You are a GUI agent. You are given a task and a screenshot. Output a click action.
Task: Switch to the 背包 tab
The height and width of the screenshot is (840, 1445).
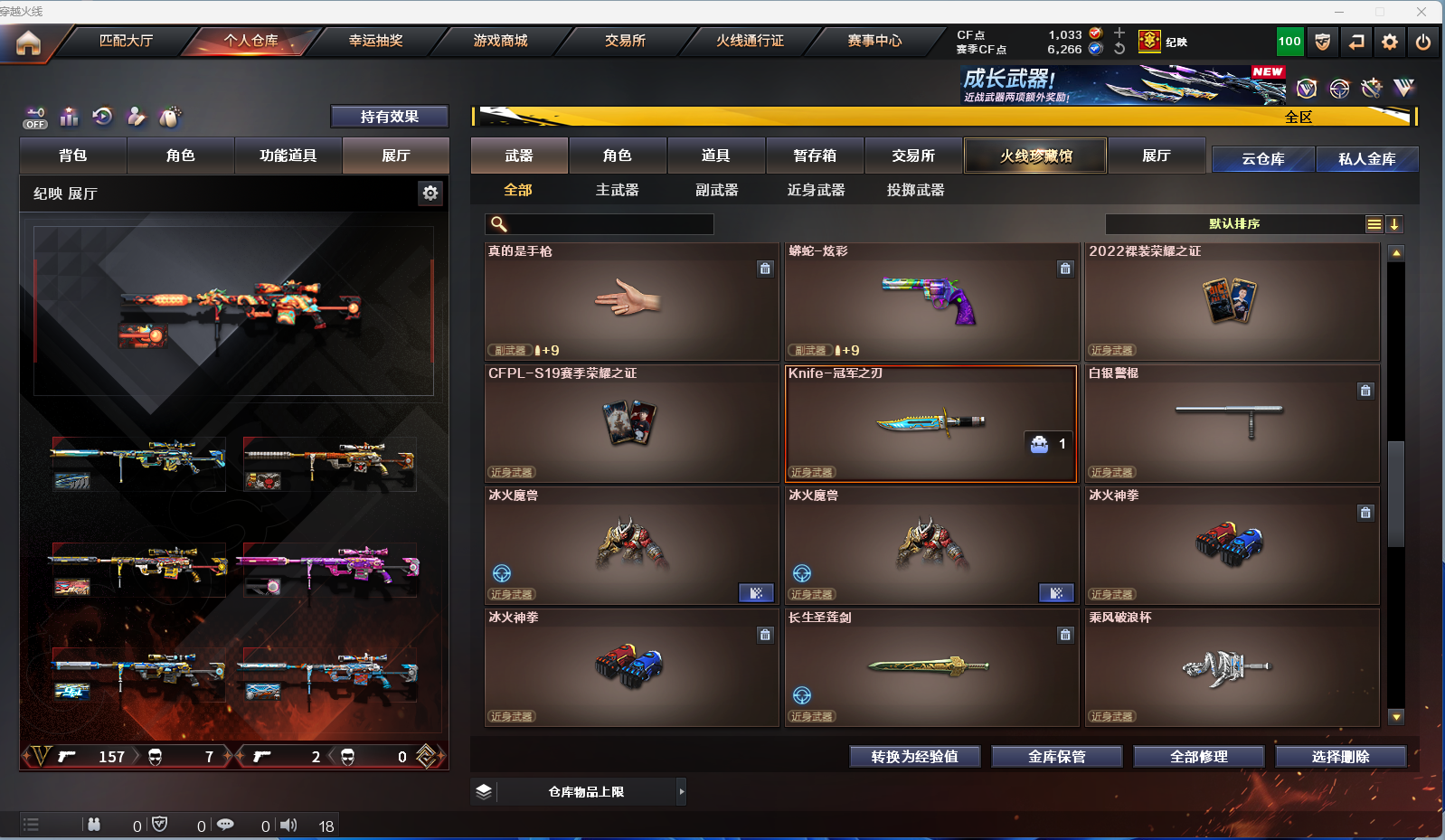[x=73, y=156]
